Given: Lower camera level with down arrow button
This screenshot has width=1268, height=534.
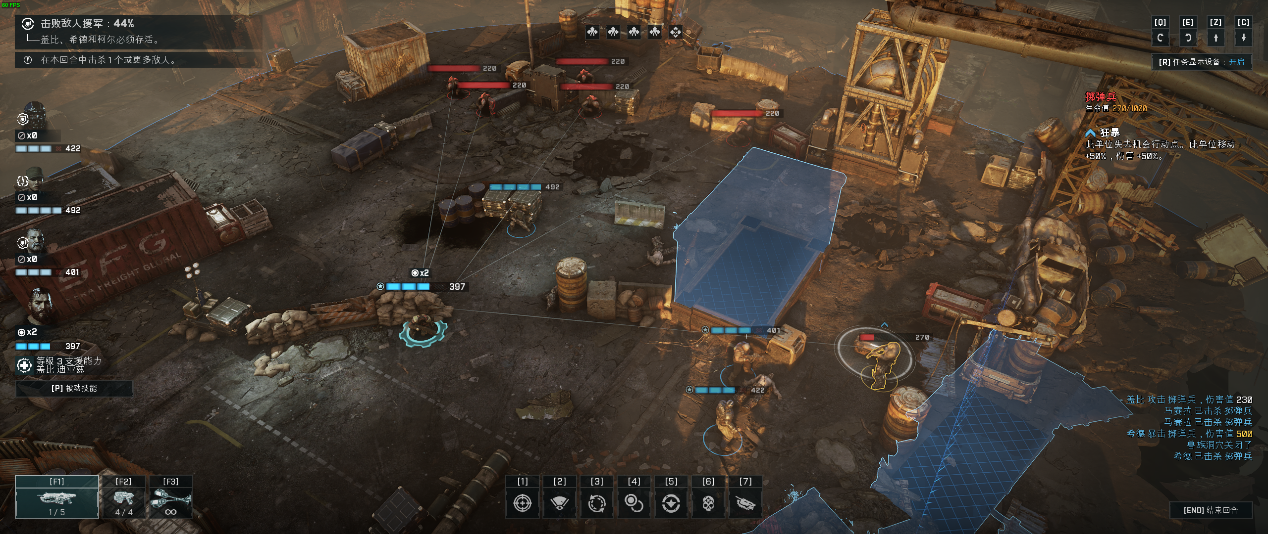Looking at the screenshot, I should [x=1243, y=37].
